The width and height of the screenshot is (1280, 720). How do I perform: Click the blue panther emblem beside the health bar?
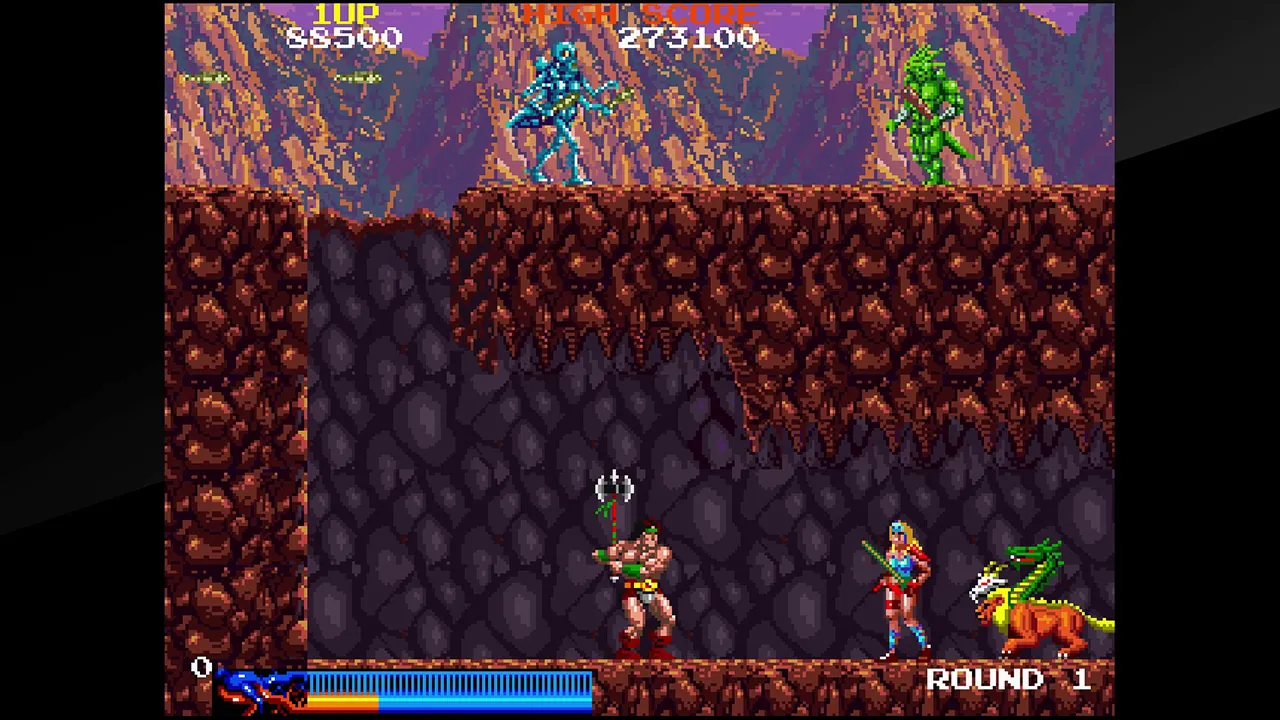(260, 687)
